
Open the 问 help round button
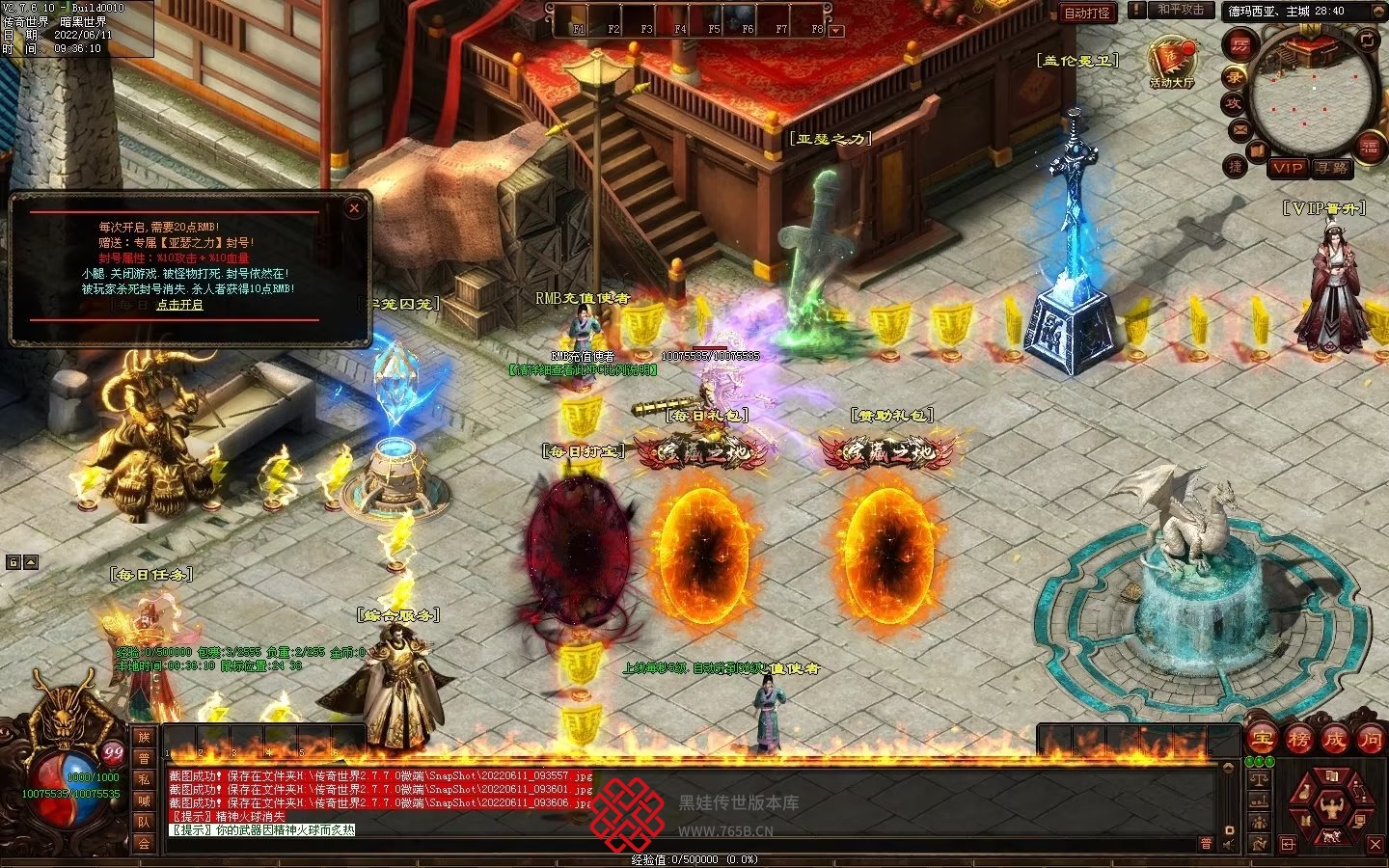tap(1371, 740)
